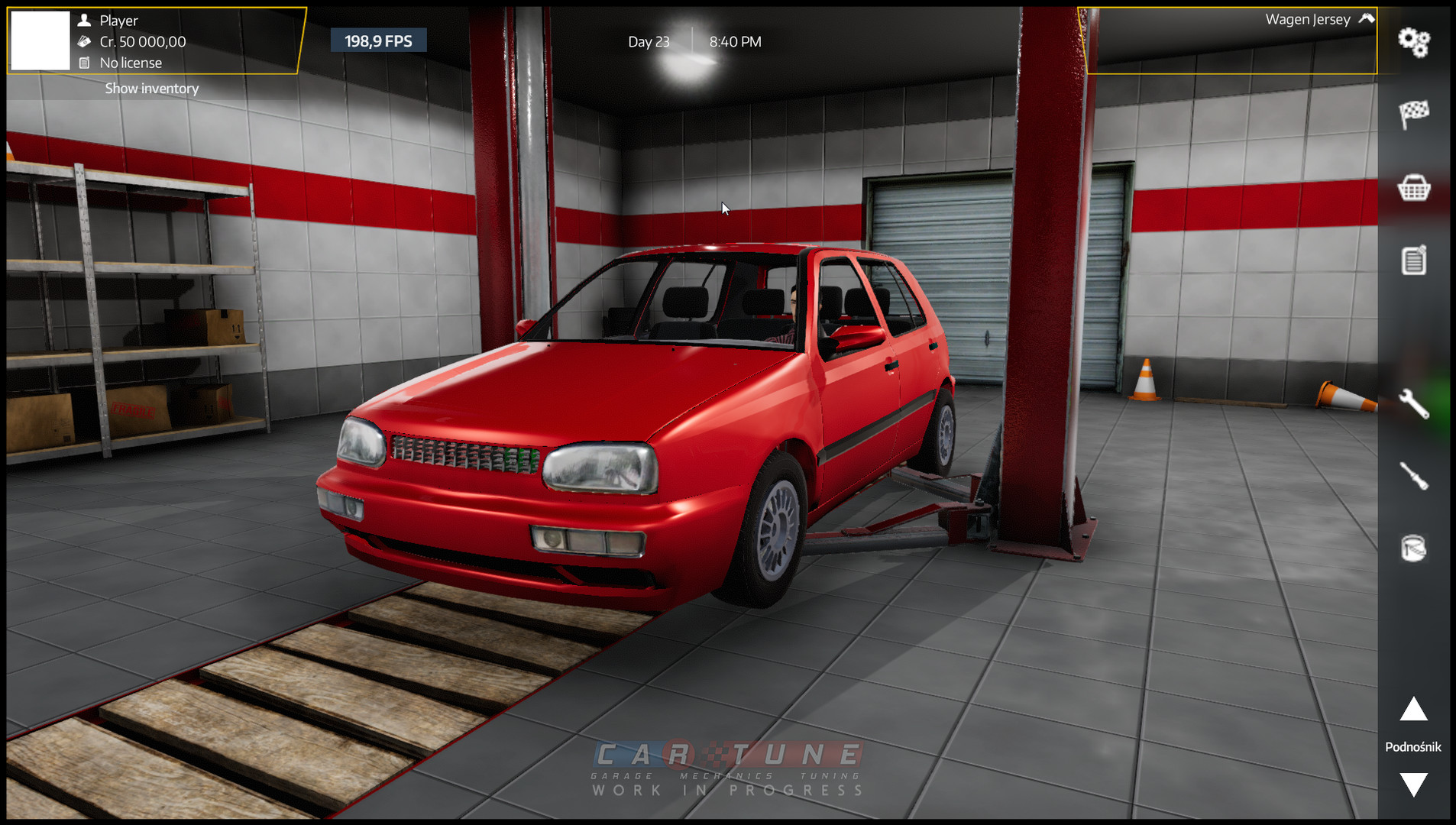The width and height of the screenshot is (1456, 825).
Task: Select the screwdriver tool icon
Action: [x=1414, y=474]
